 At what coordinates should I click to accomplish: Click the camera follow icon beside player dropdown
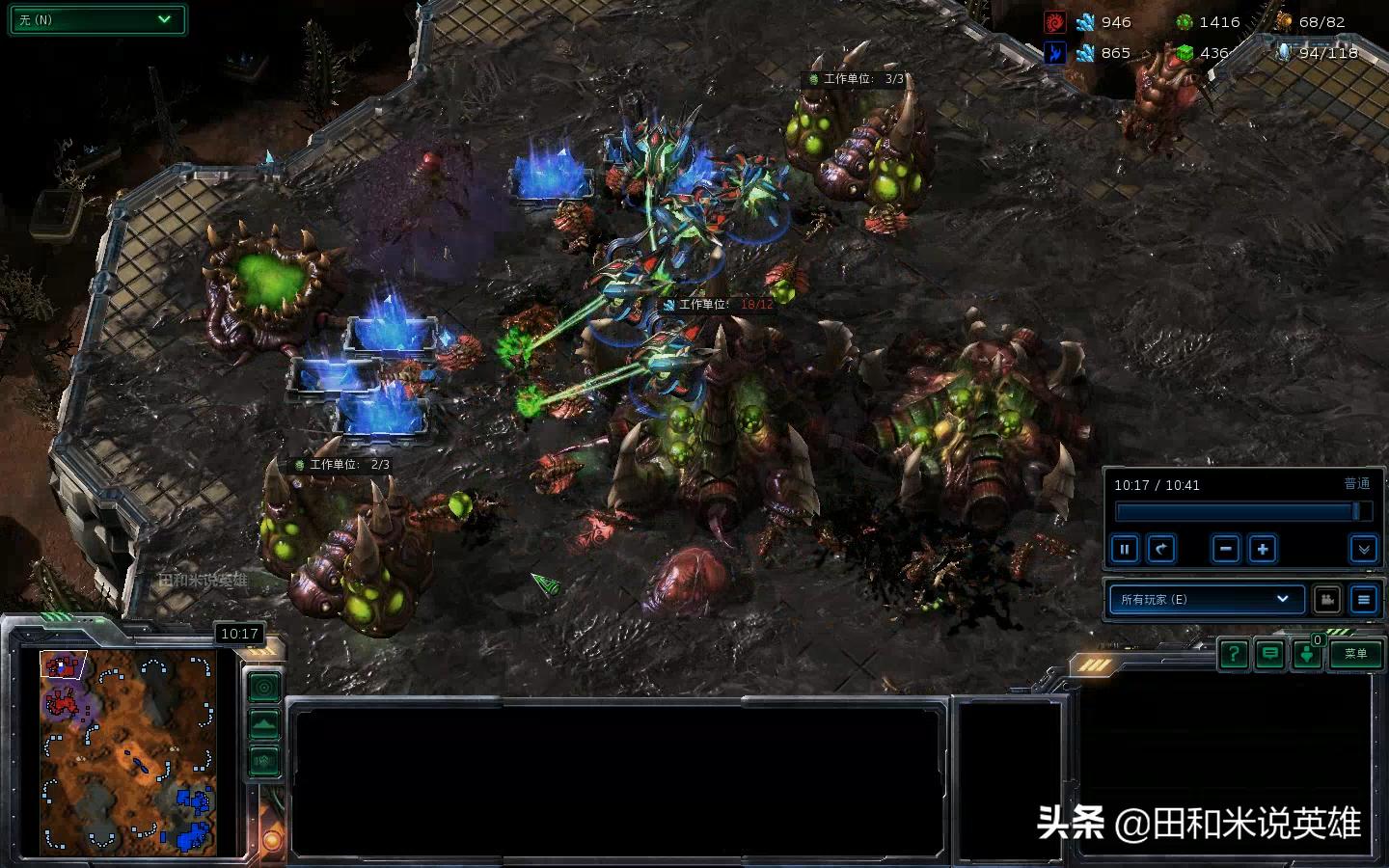click(1327, 599)
